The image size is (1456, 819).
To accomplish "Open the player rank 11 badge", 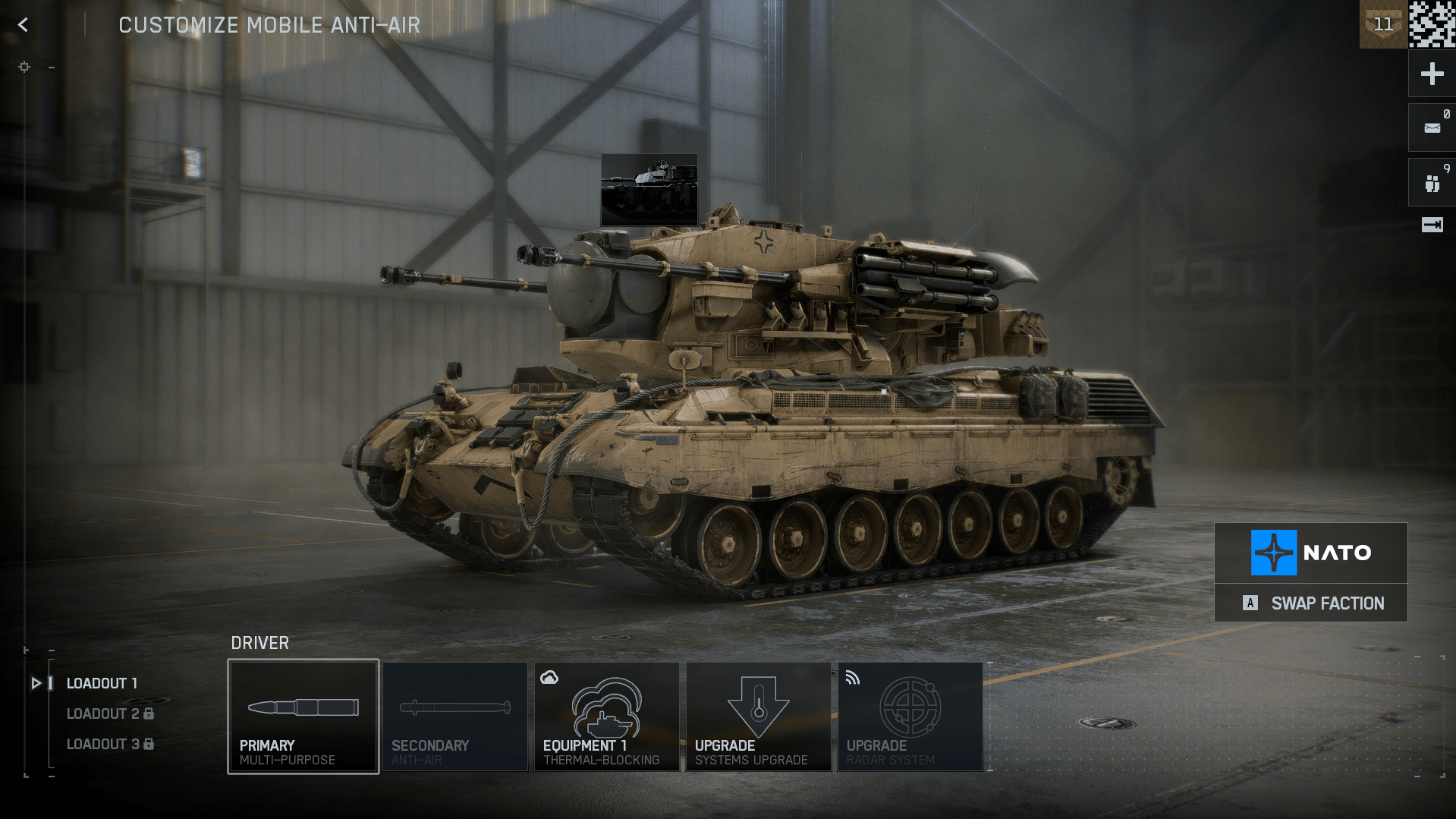I will pyautogui.click(x=1383, y=24).
